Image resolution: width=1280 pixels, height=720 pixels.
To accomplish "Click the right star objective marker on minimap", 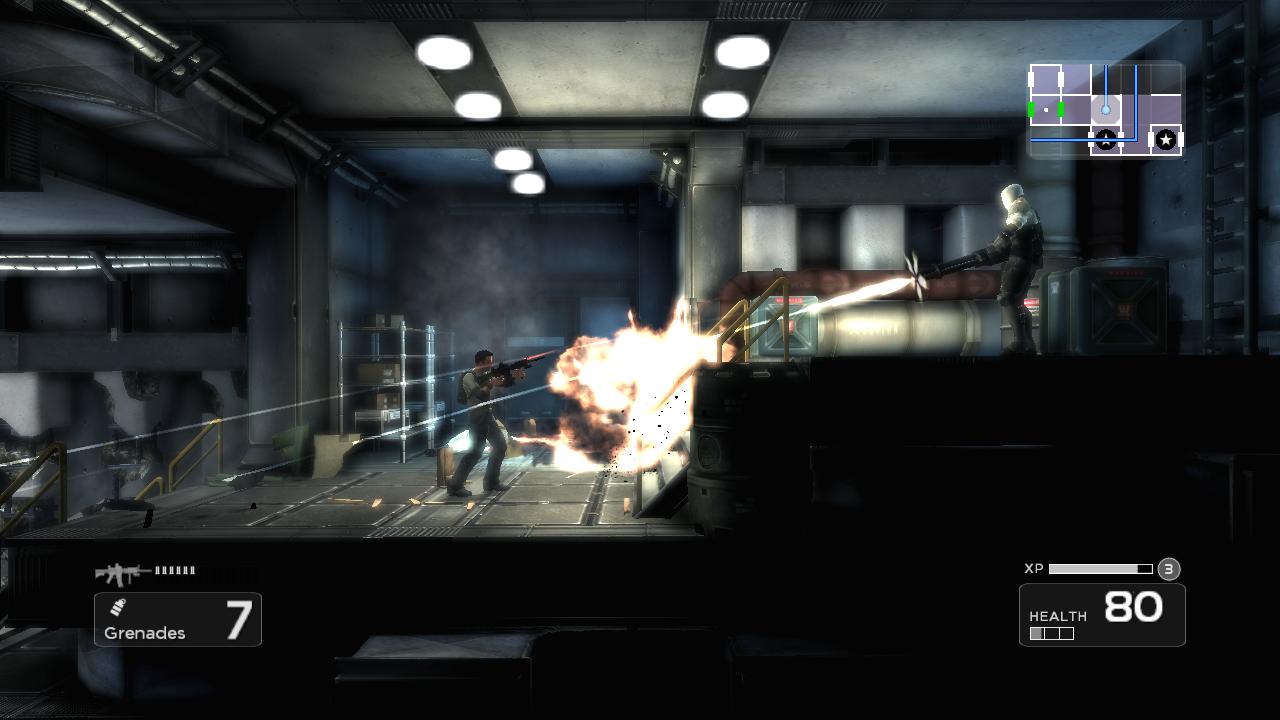I will coord(1167,139).
